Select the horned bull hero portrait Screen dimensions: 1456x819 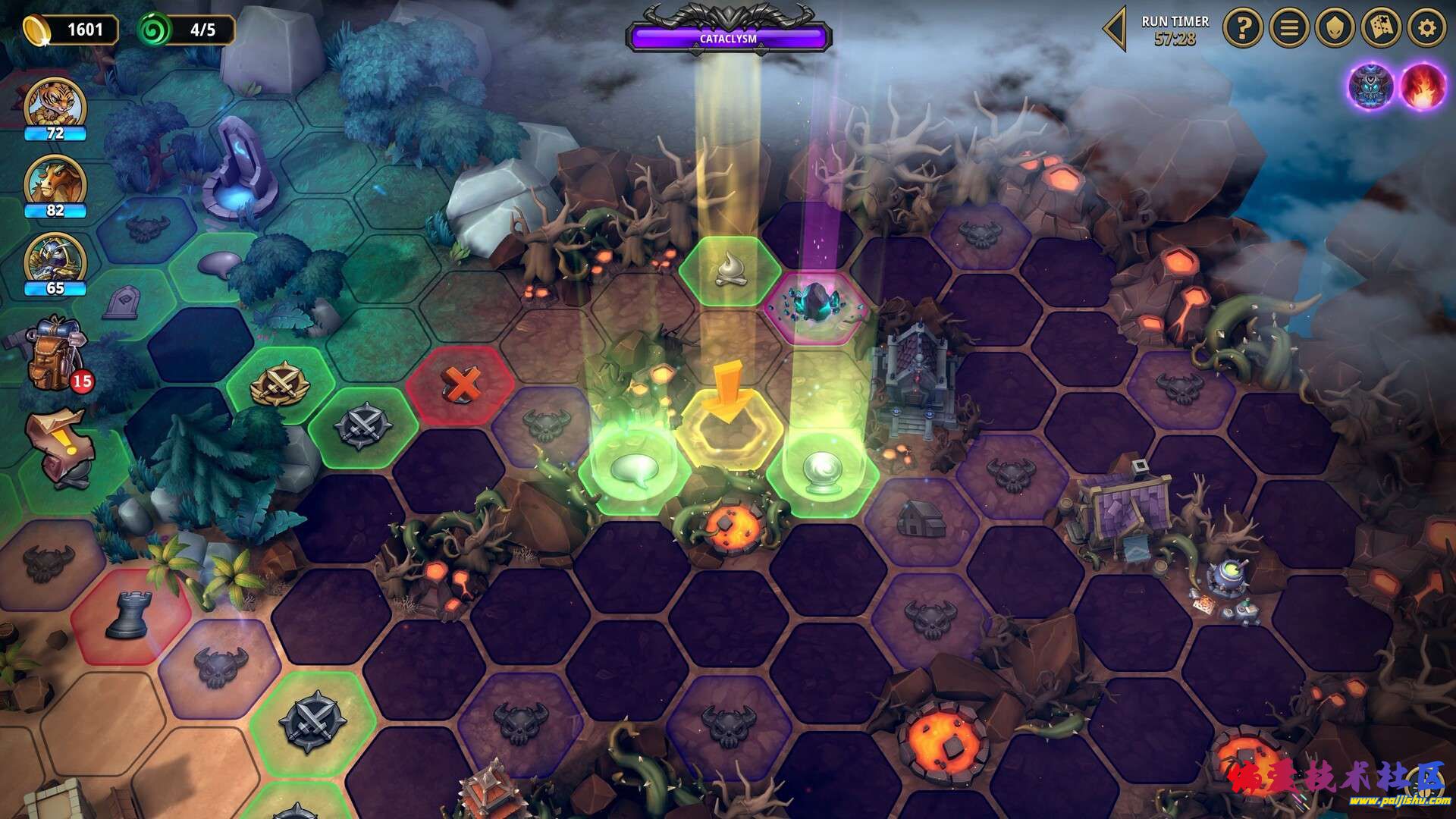55,182
